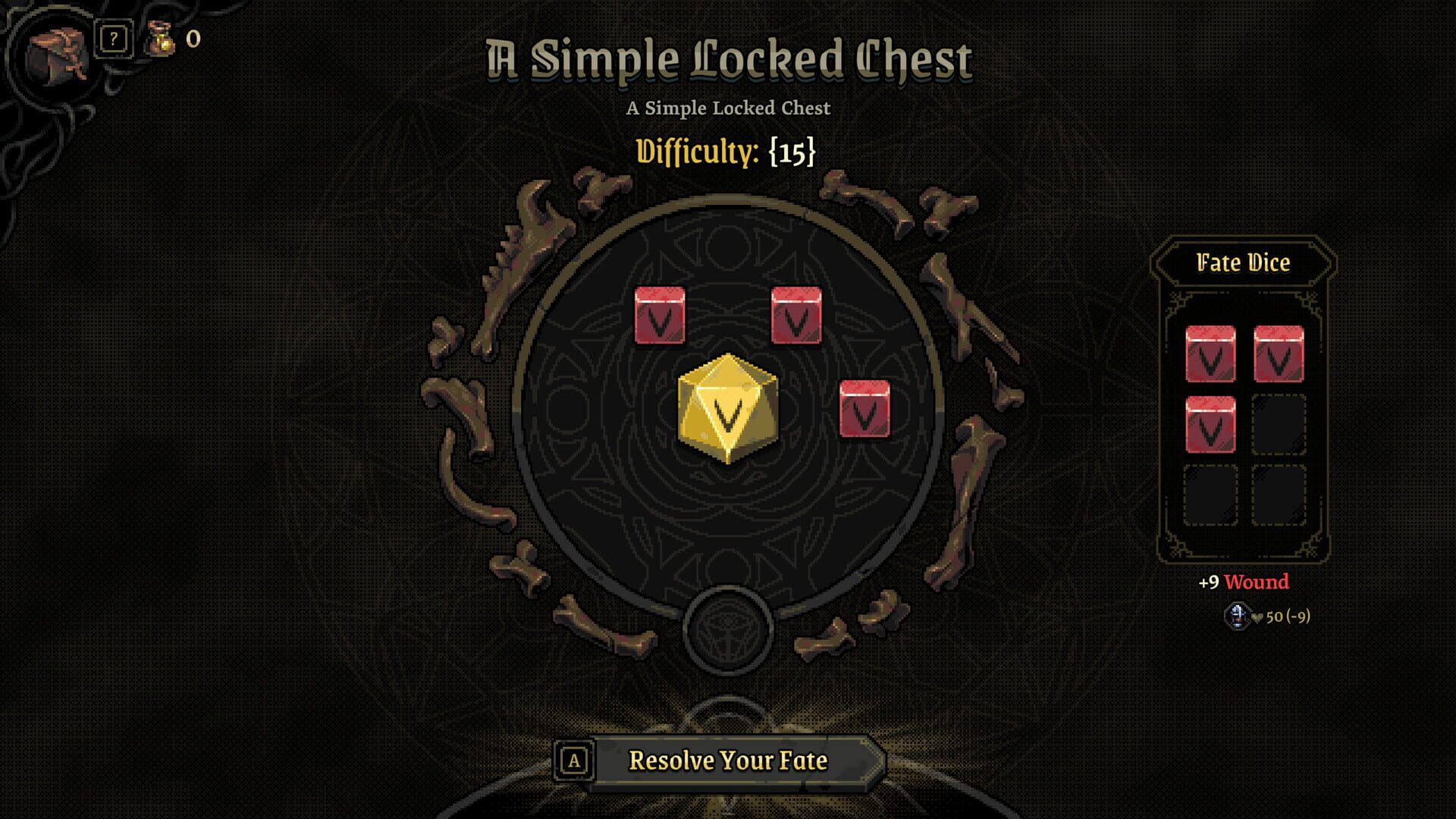This screenshot has width=1456, height=819.
Task: Click the 'A Simple Locked Chest' title
Action: coord(730,61)
